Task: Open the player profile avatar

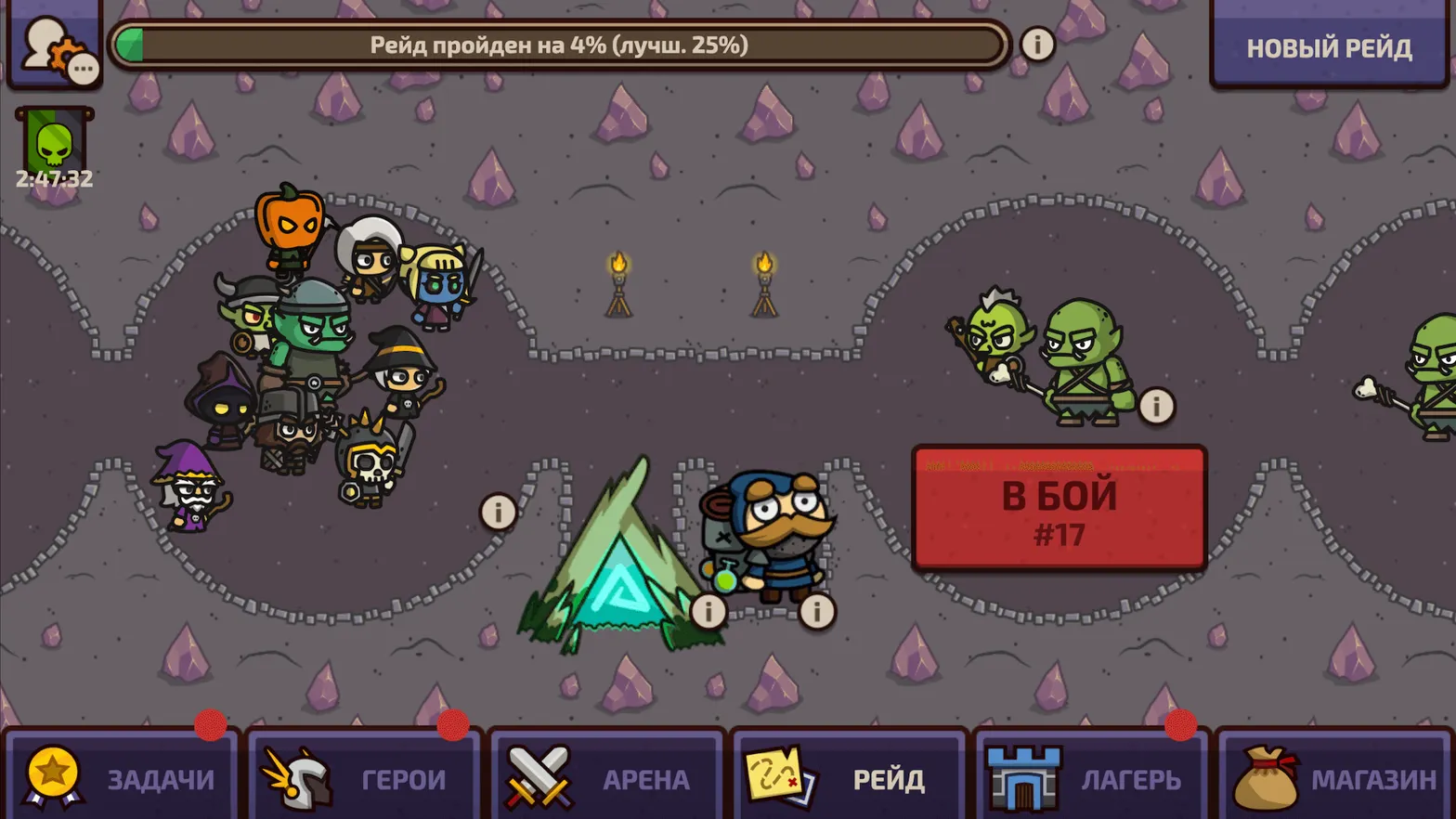Action: (46, 39)
